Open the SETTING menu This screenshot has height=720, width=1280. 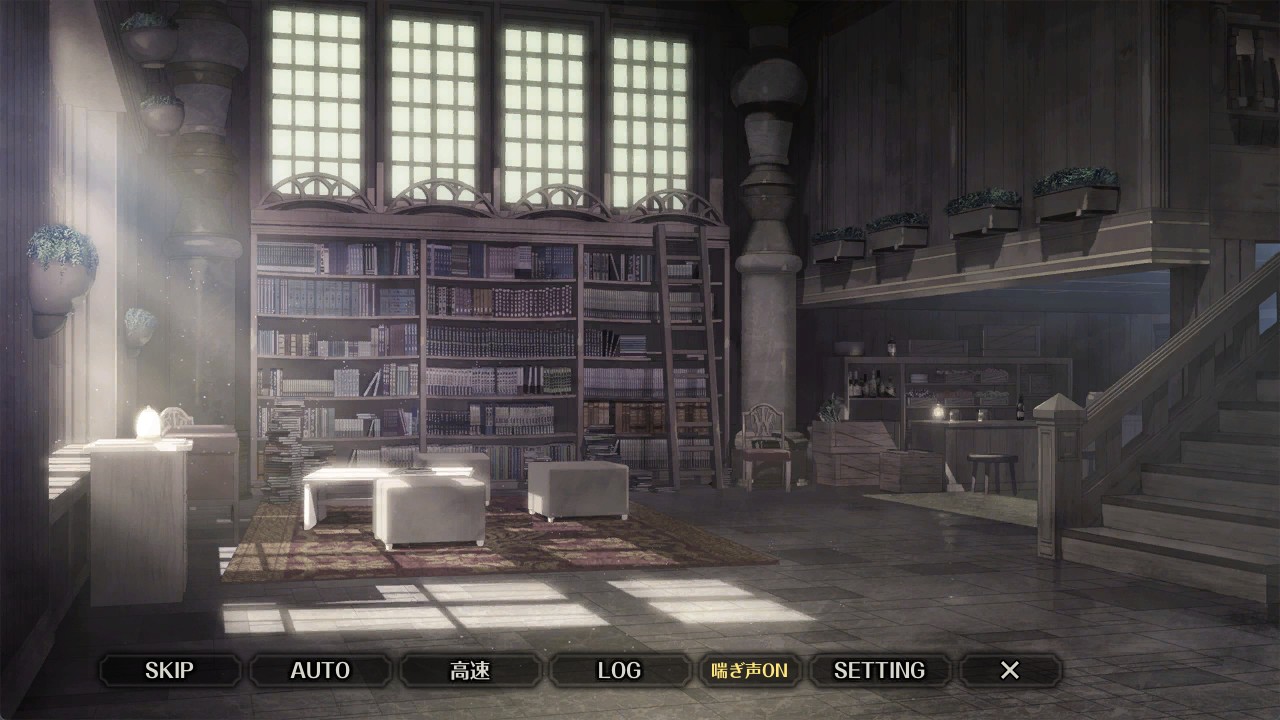click(x=879, y=670)
